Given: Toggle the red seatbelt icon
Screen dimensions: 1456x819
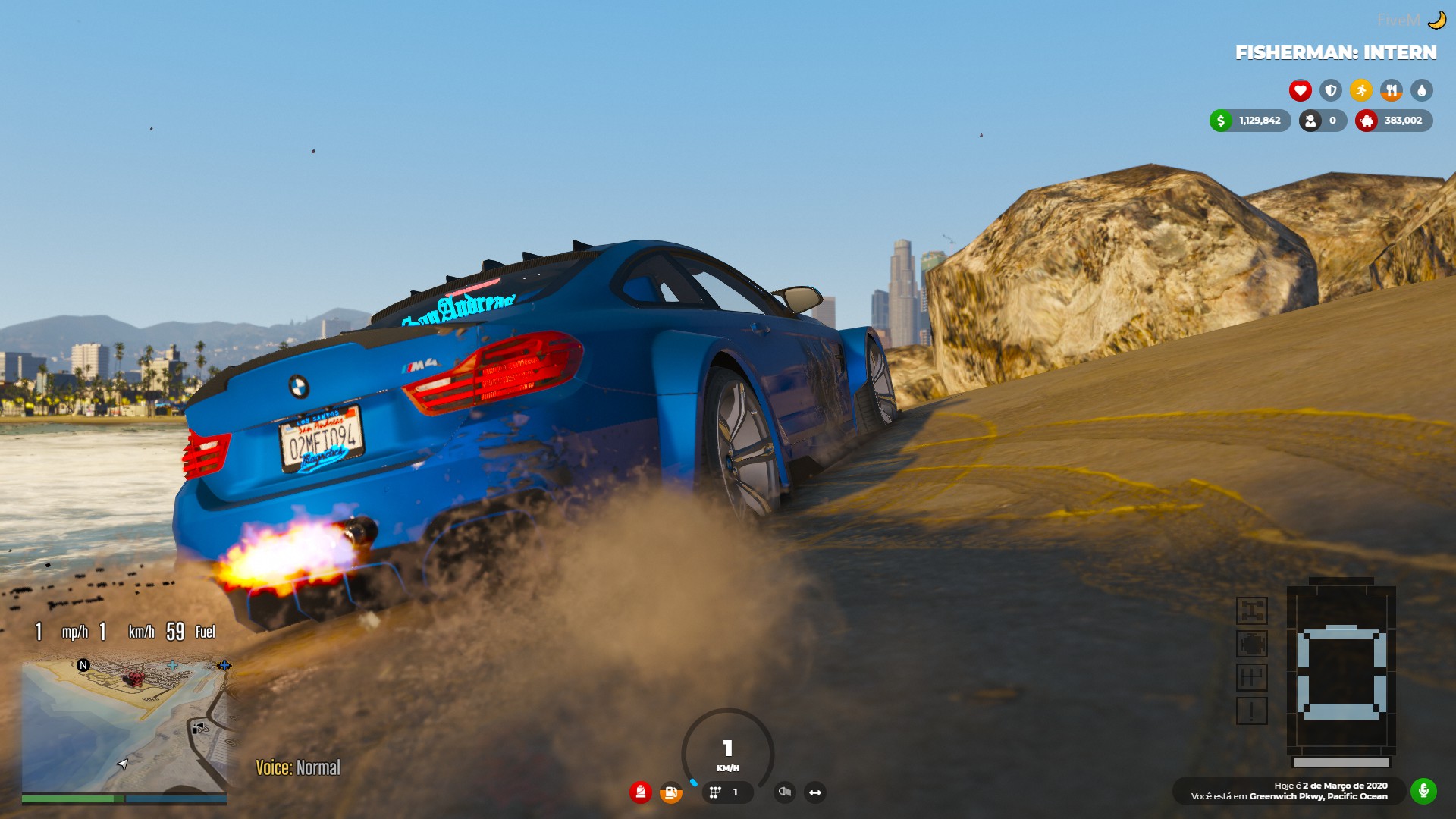Looking at the screenshot, I should 640,792.
